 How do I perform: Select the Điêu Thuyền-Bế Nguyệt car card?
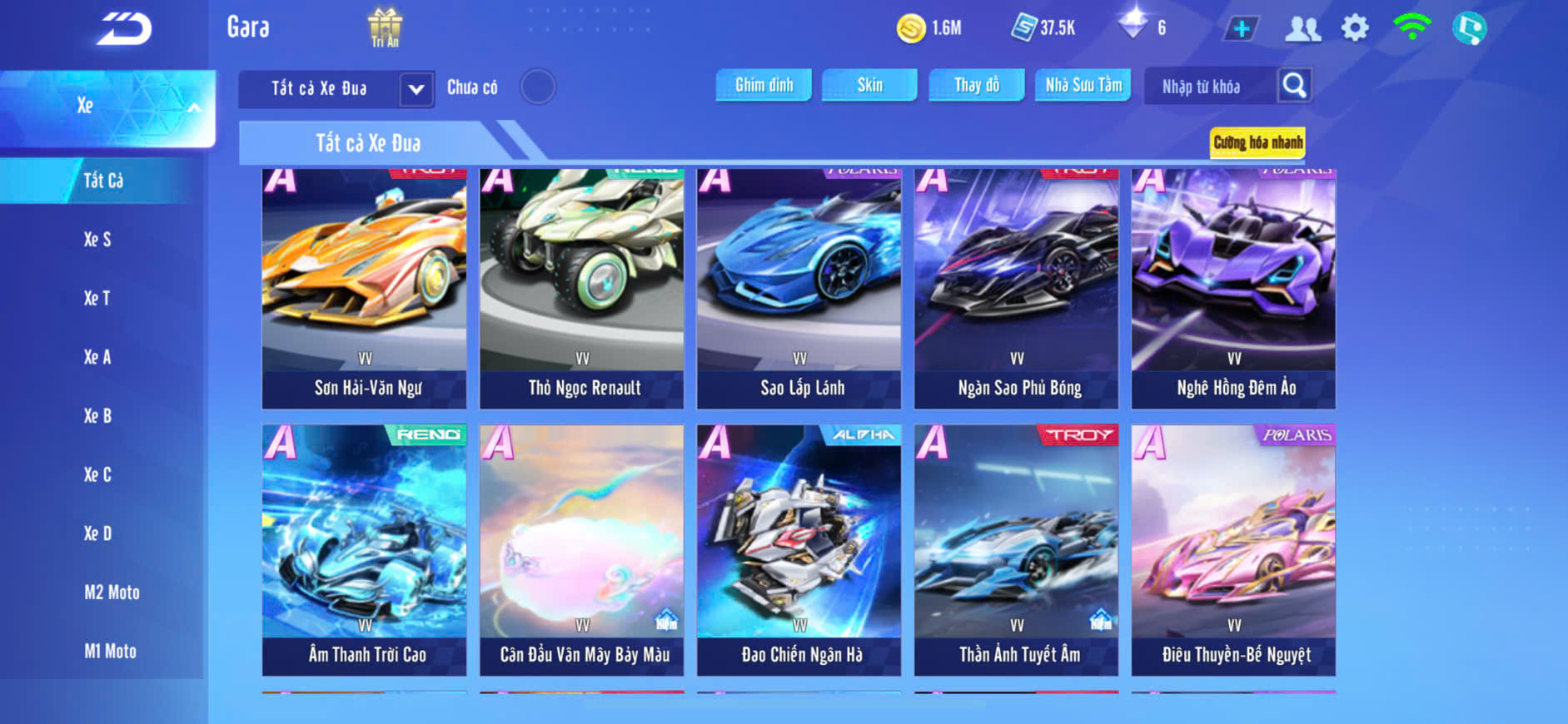click(x=1233, y=549)
